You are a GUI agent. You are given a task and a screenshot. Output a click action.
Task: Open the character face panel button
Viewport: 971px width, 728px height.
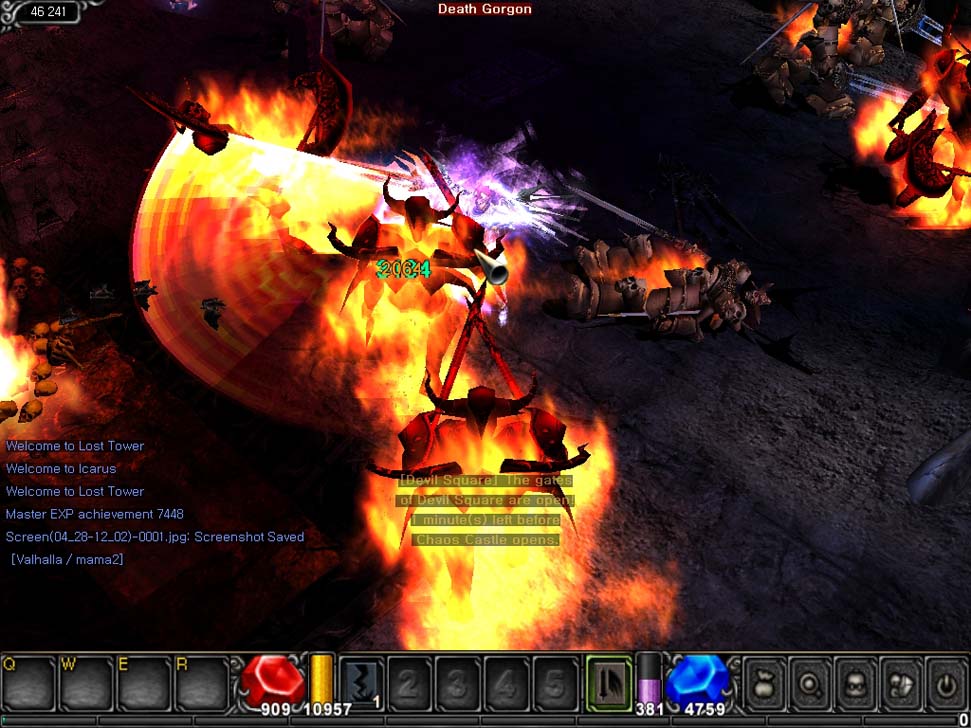point(856,683)
